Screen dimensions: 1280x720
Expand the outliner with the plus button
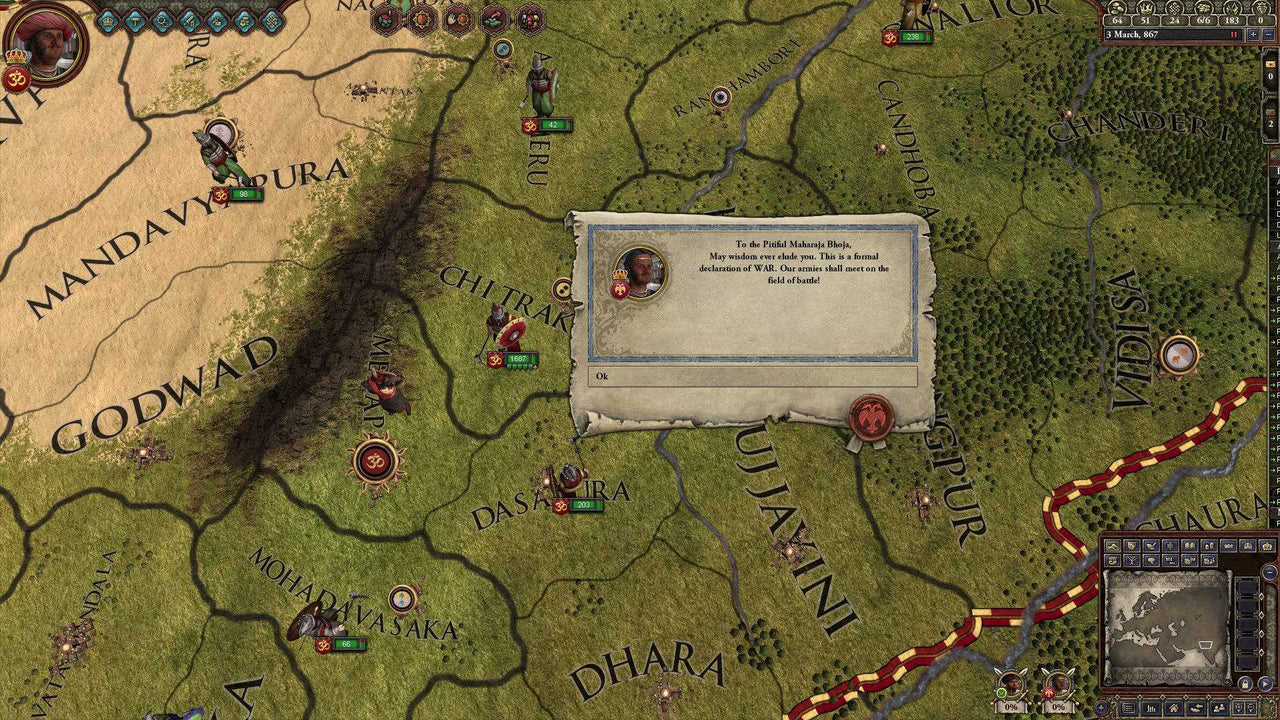click(1101, 705)
